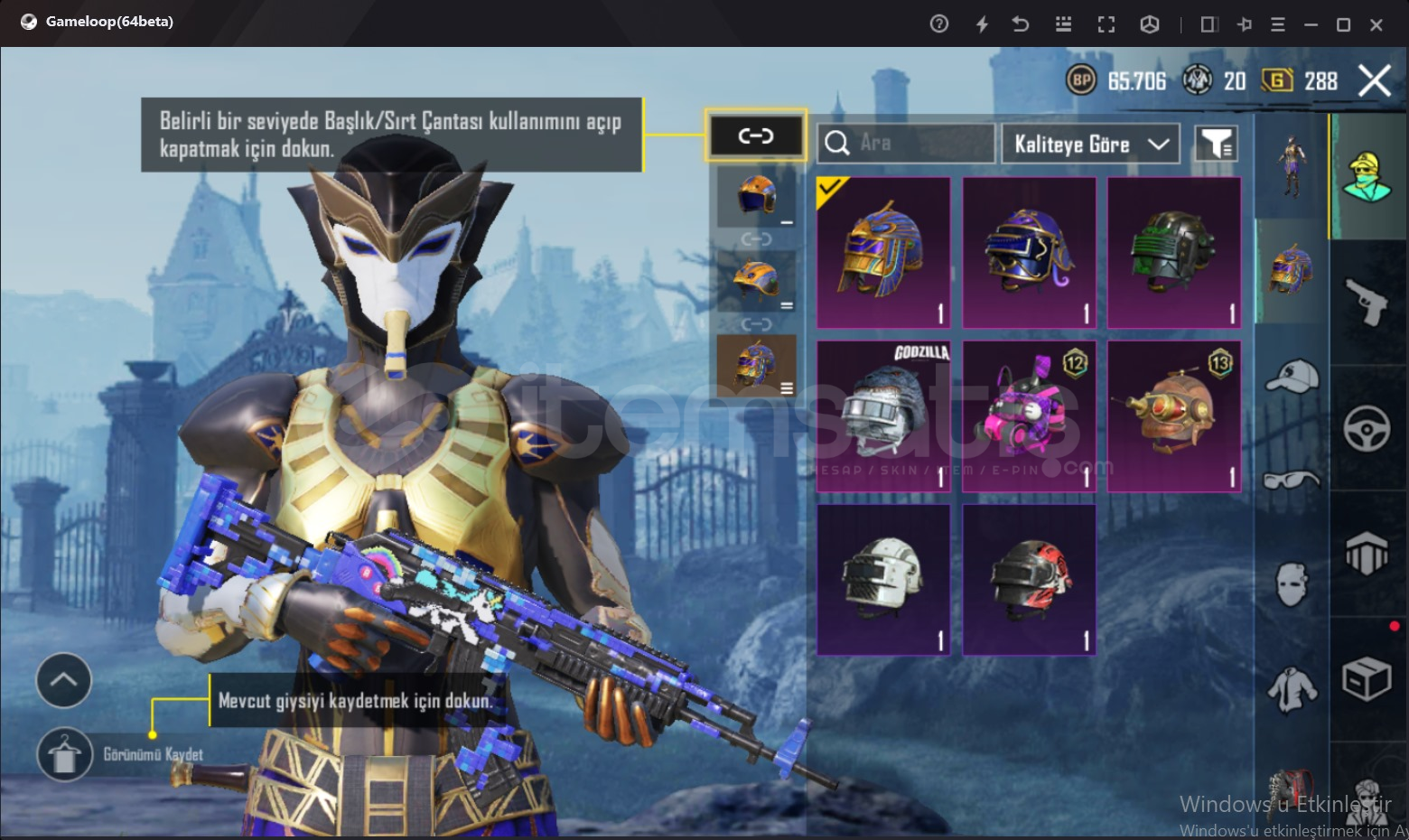This screenshot has width=1409, height=840.
Task: Close the inventory with the white X
Action: pos(1374,81)
